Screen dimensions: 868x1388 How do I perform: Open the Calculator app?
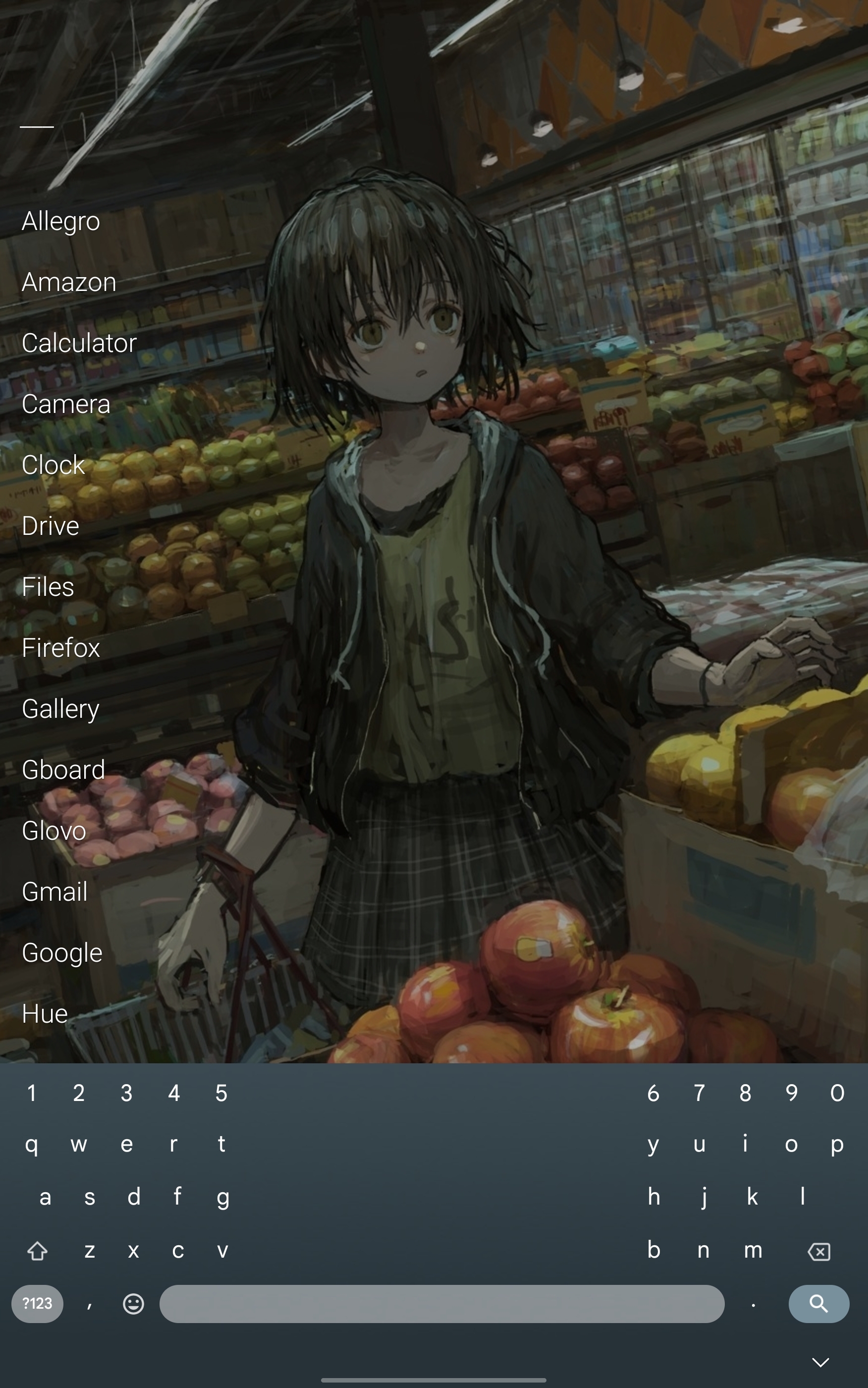coord(79,343)
